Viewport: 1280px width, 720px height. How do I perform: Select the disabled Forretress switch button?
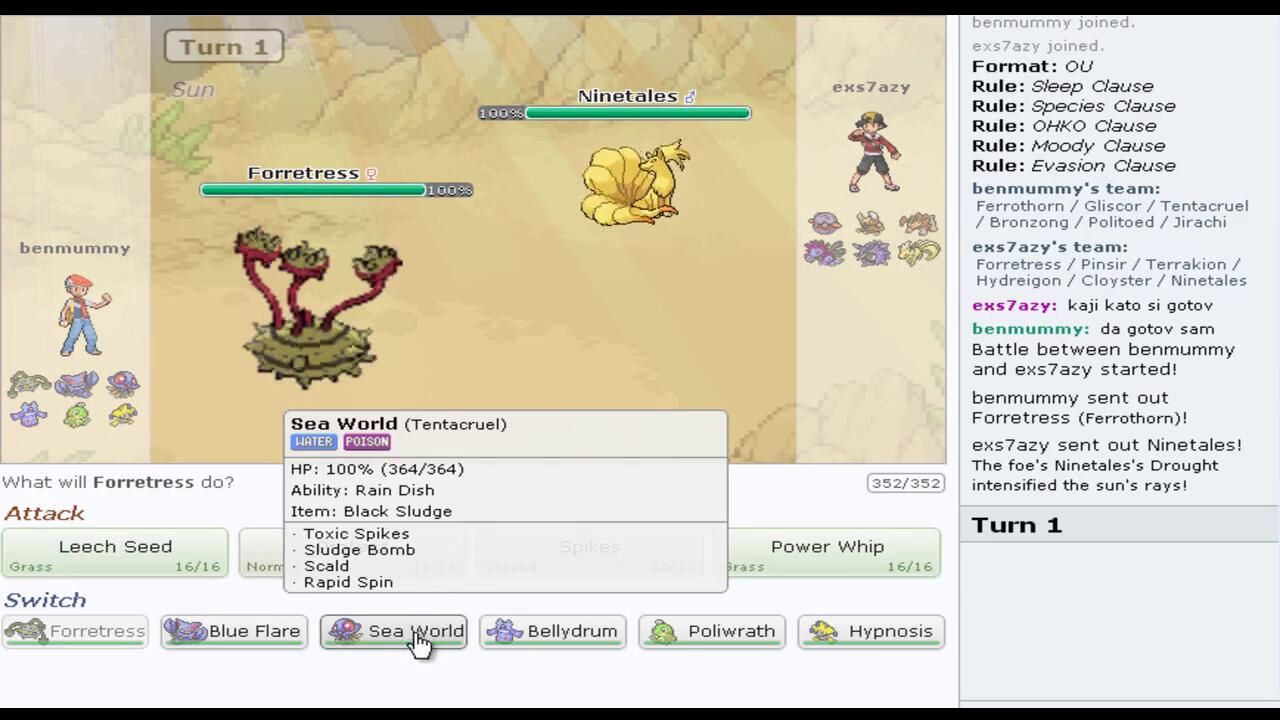75,632
